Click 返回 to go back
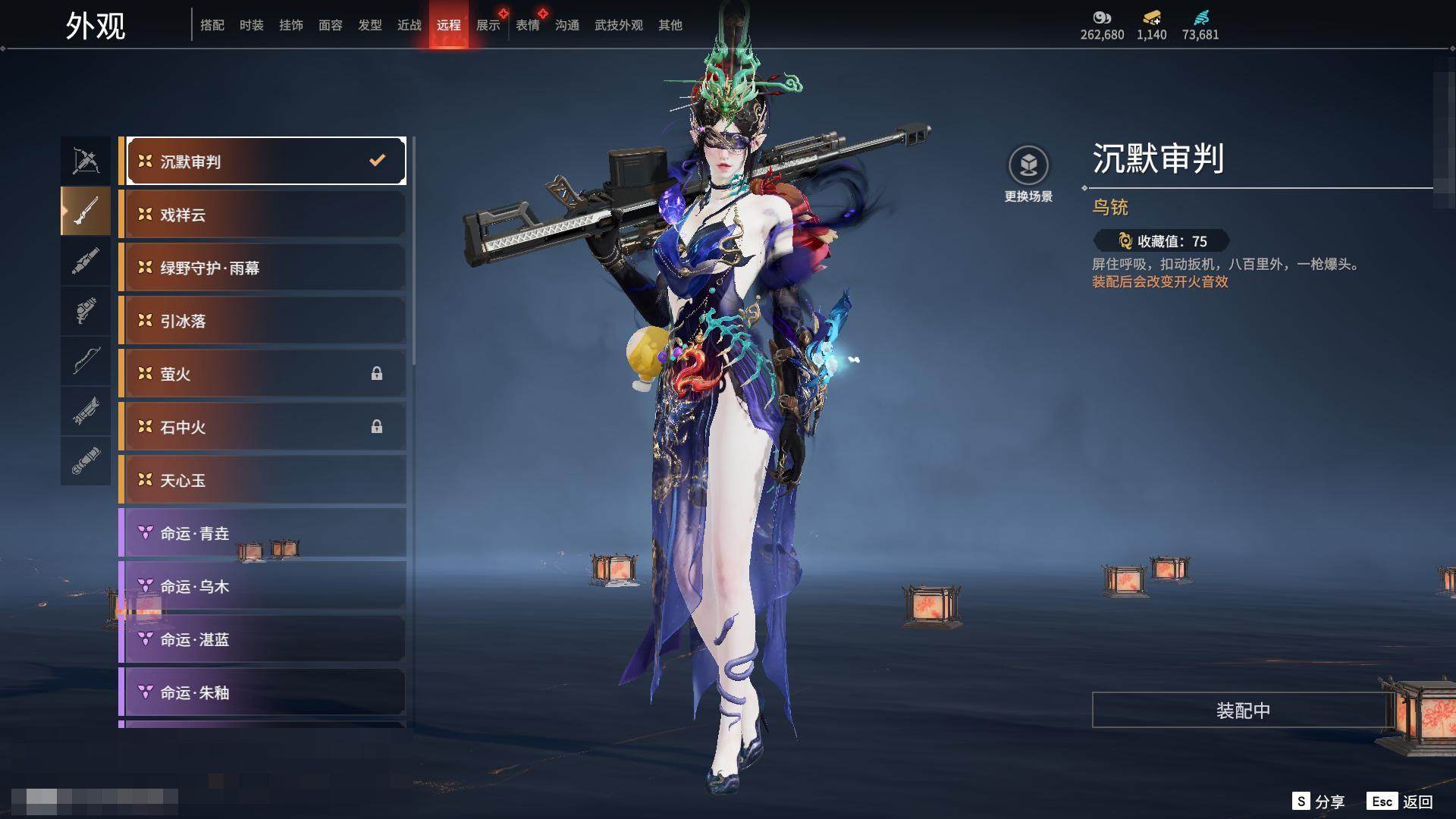The width and height of the screenshot is (1456, 819). [x=1400, y=802]
